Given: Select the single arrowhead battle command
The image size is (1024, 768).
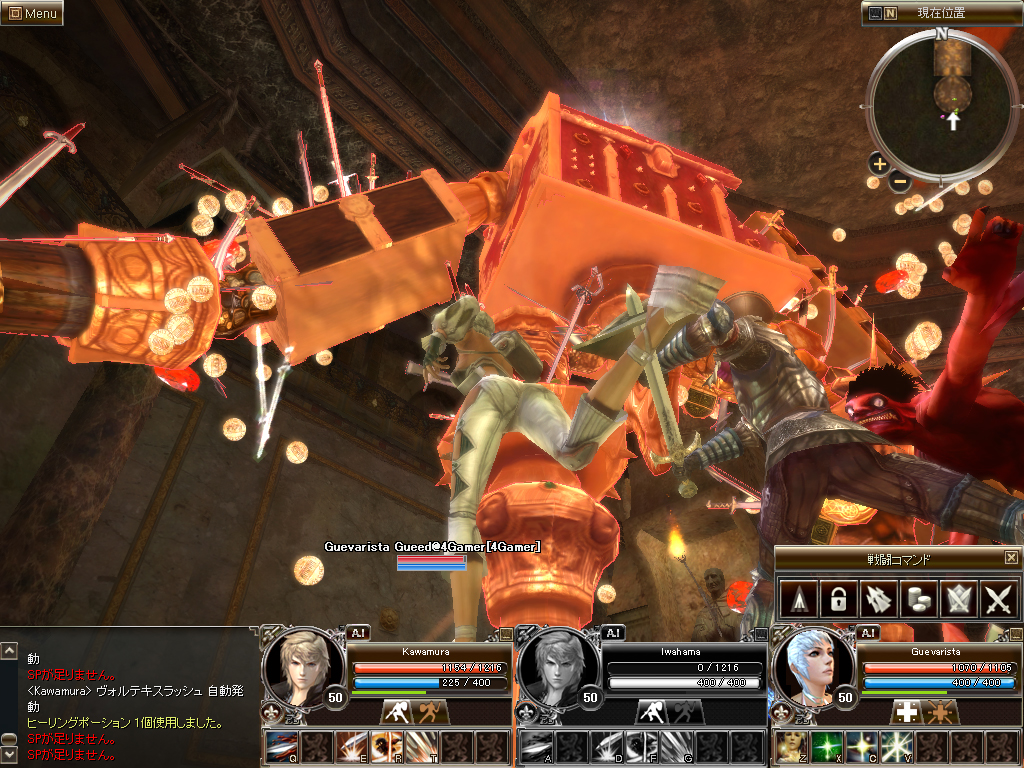Looking at the screenshot, I should (796, 600).
